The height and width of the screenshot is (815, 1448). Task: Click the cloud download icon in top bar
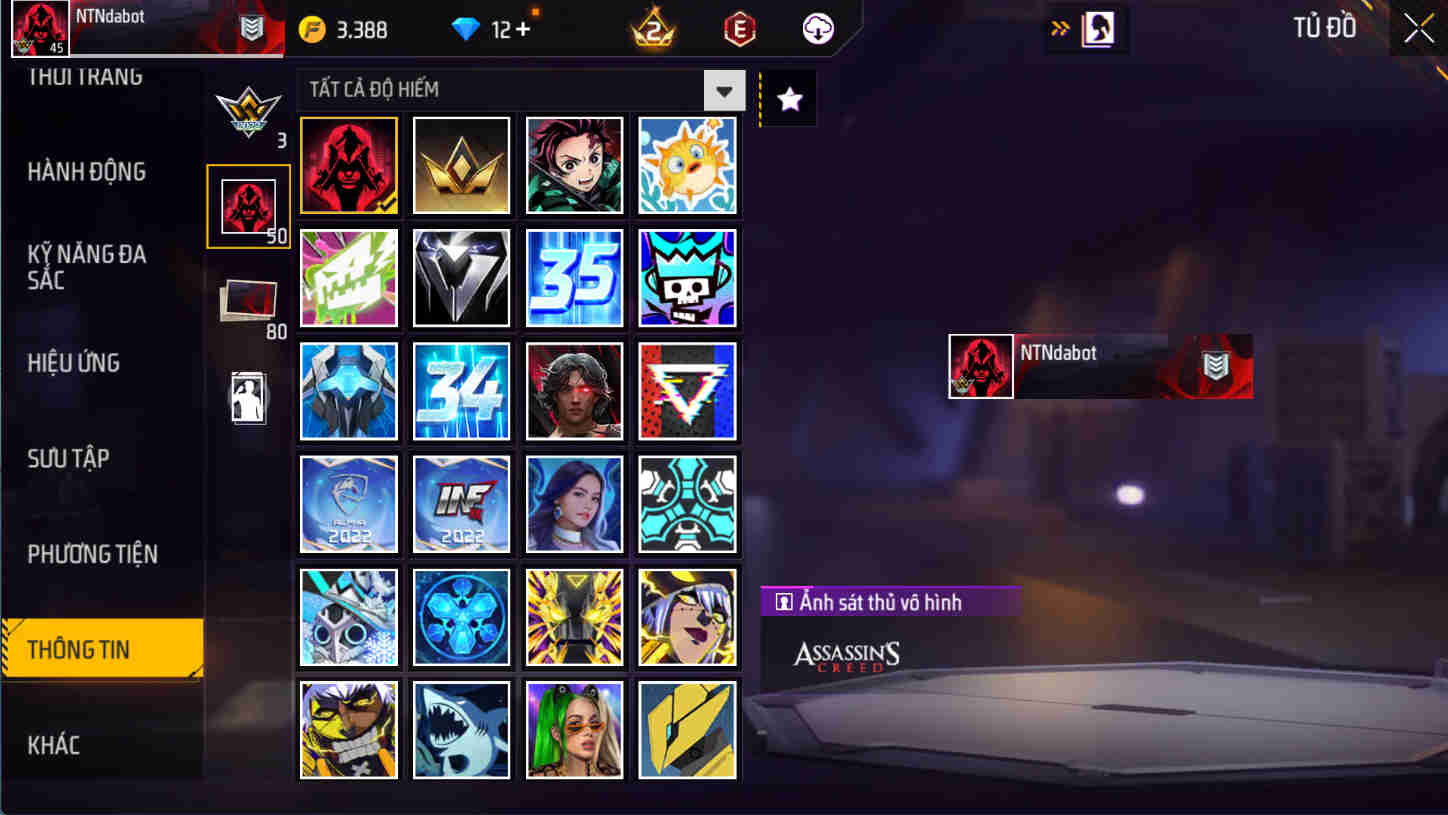pos(816,29)
